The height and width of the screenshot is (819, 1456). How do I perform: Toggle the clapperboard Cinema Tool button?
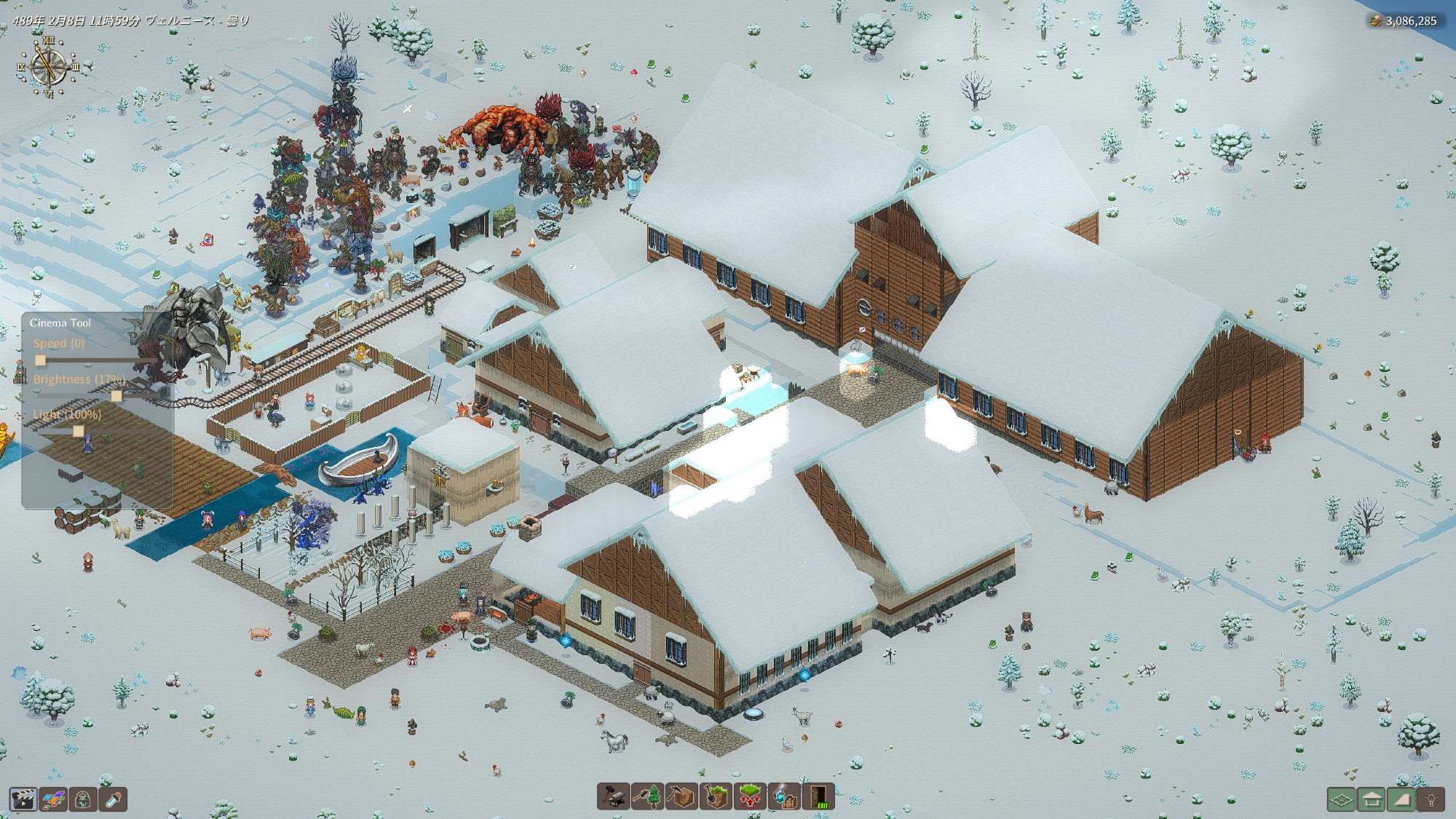23,799
